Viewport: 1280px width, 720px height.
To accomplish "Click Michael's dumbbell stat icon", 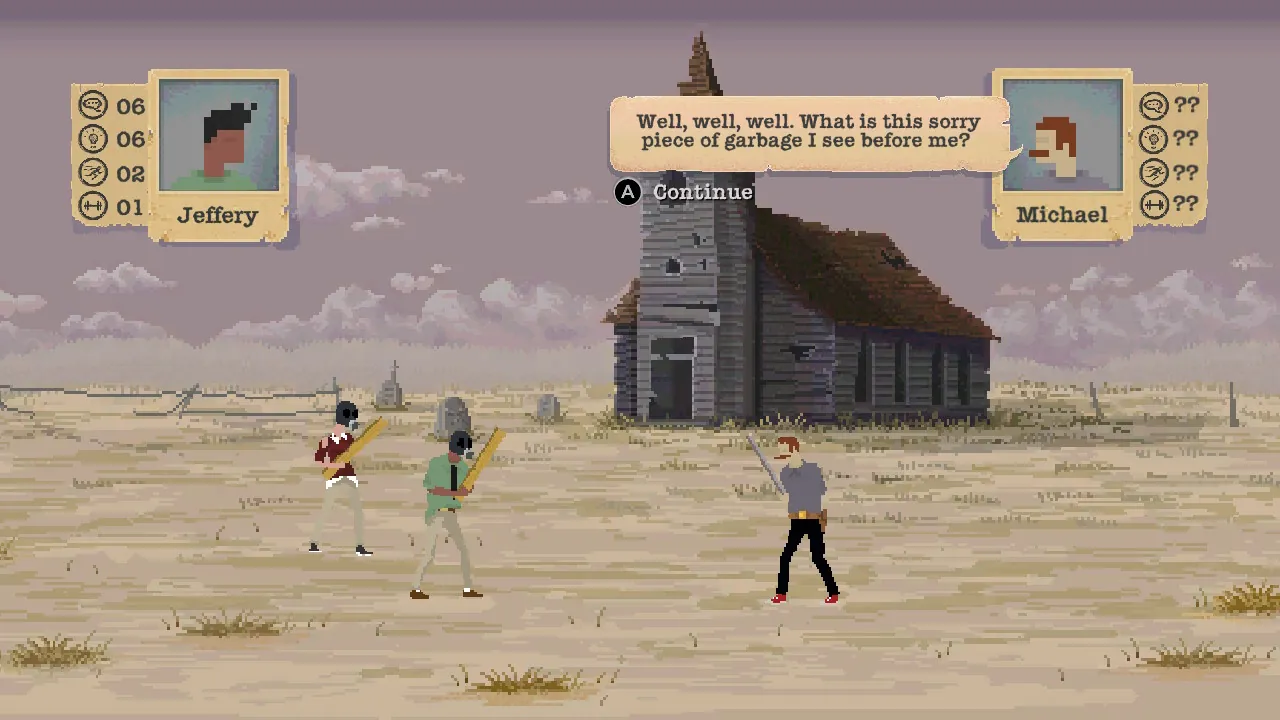I will pyautogui.click(x=1155, y=206).
